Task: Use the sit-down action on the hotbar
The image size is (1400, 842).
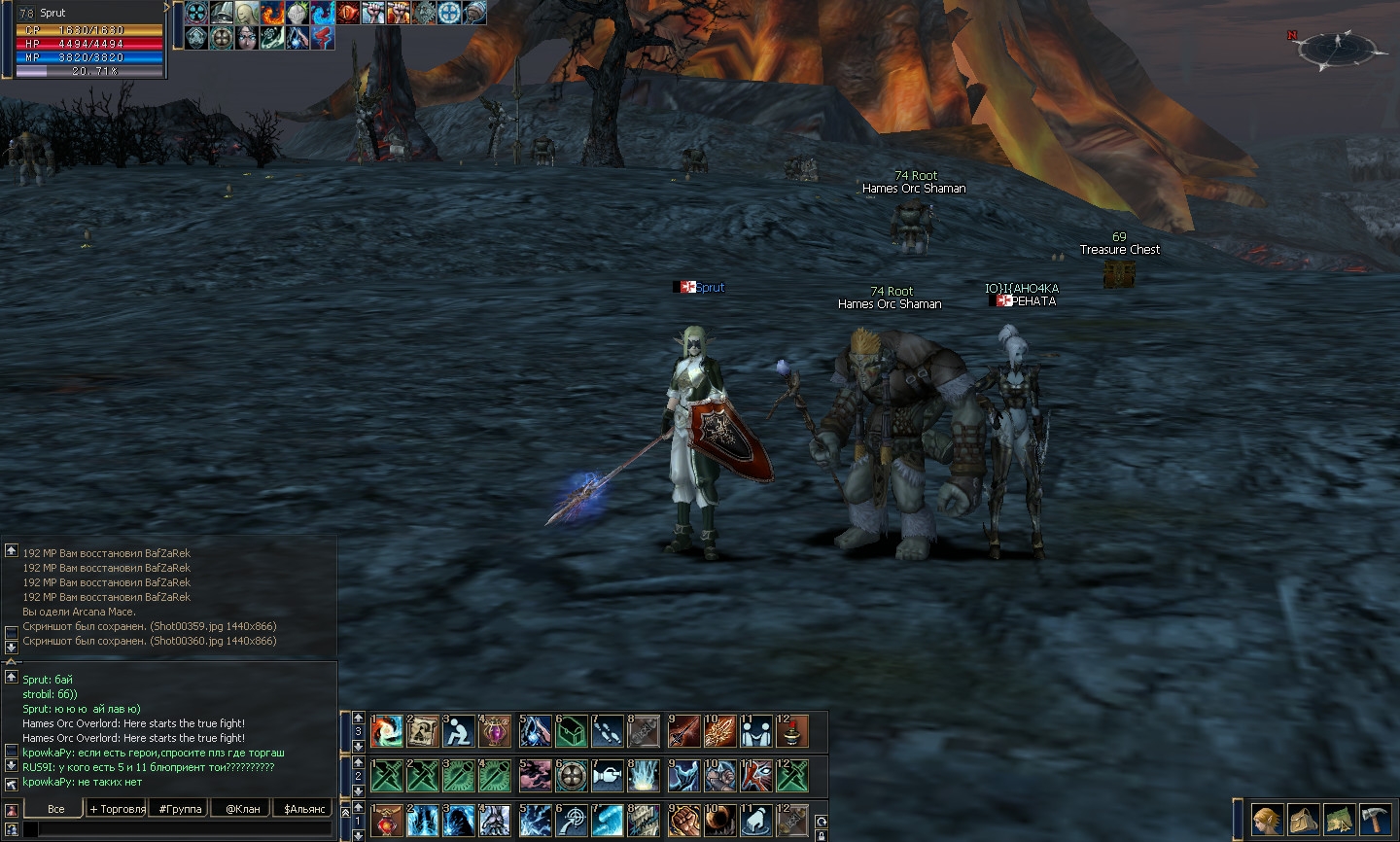Action: [x=458, y=731]
